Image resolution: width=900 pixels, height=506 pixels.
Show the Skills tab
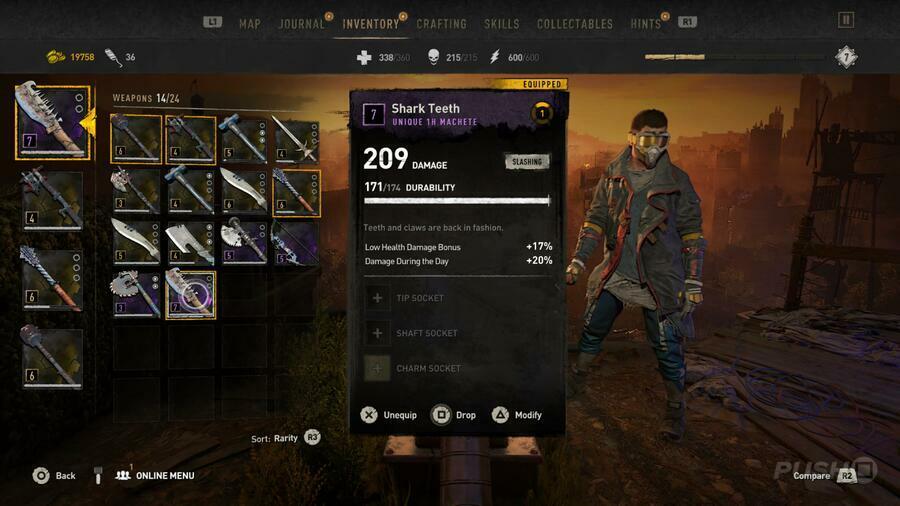click(x=501, y=23)
